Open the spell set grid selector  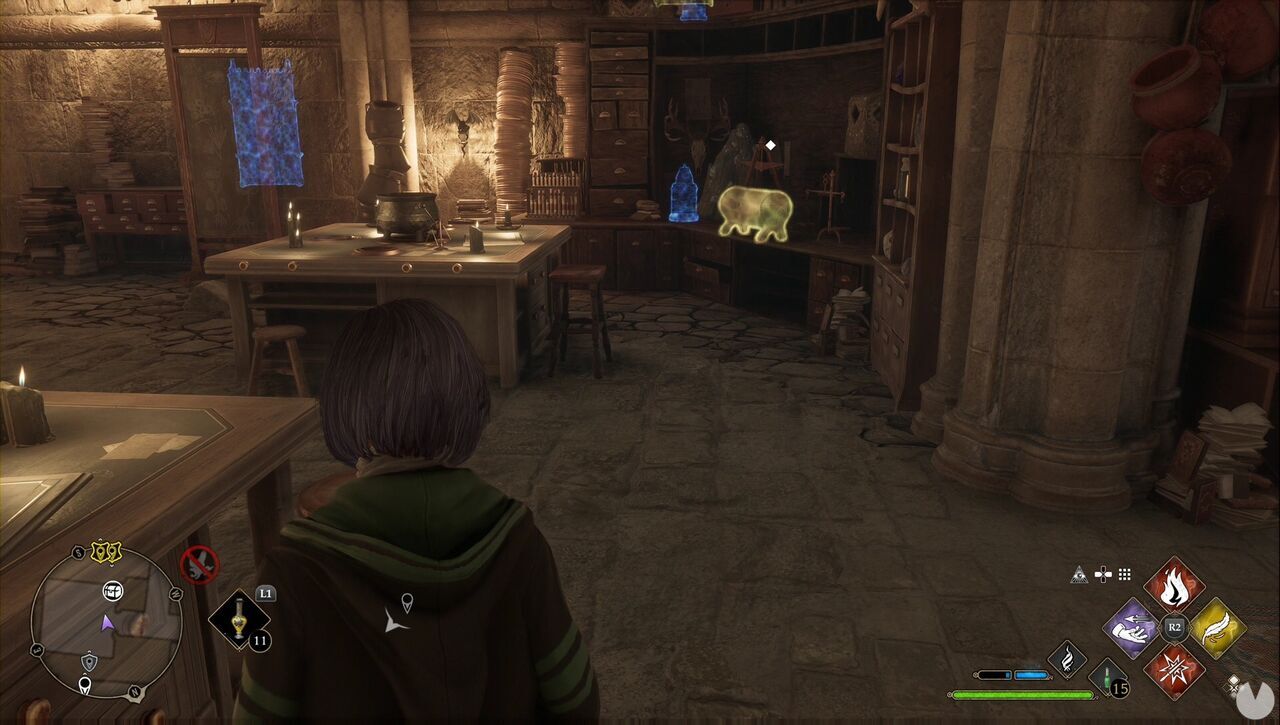[x=1124, y=574]
